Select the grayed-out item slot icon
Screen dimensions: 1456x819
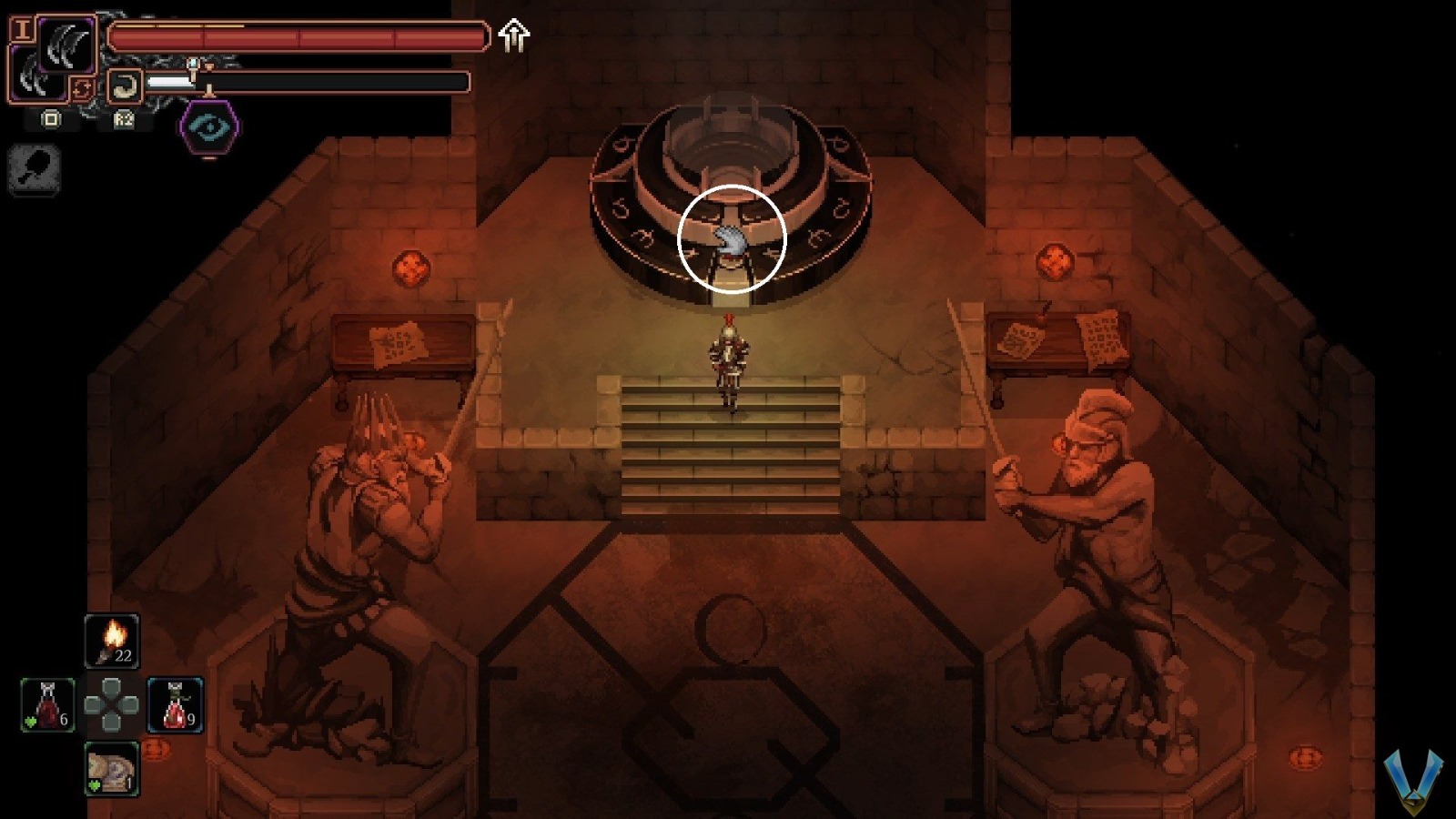34,169
